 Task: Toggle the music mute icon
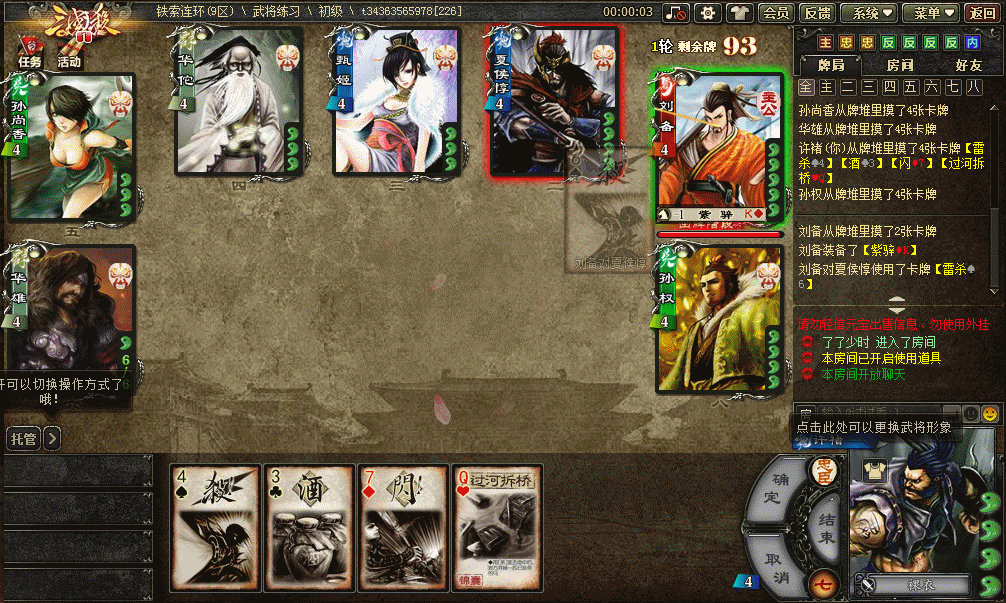[x=677, y=13]
